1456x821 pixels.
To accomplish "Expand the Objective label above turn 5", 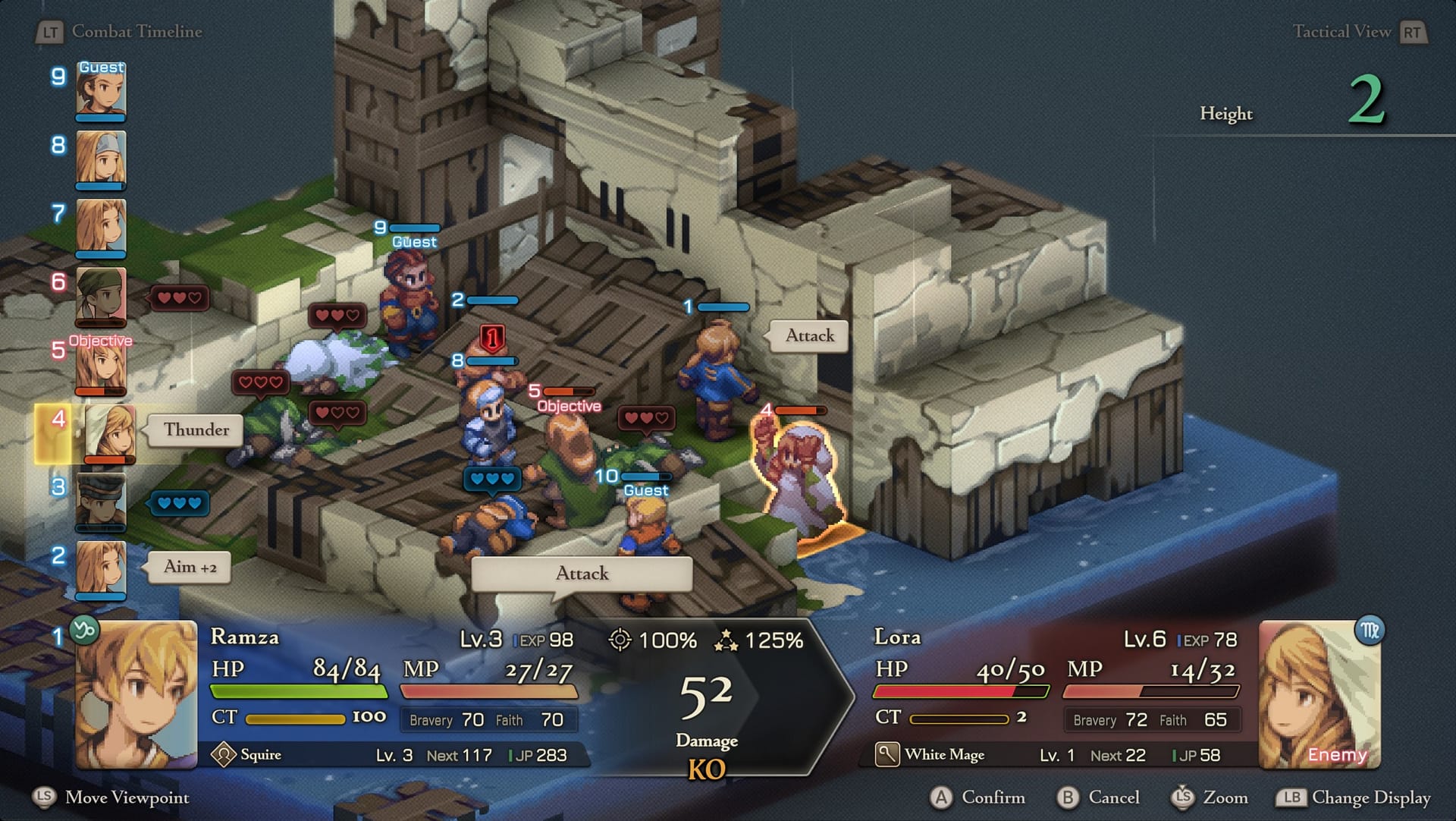I will (100, 341).
